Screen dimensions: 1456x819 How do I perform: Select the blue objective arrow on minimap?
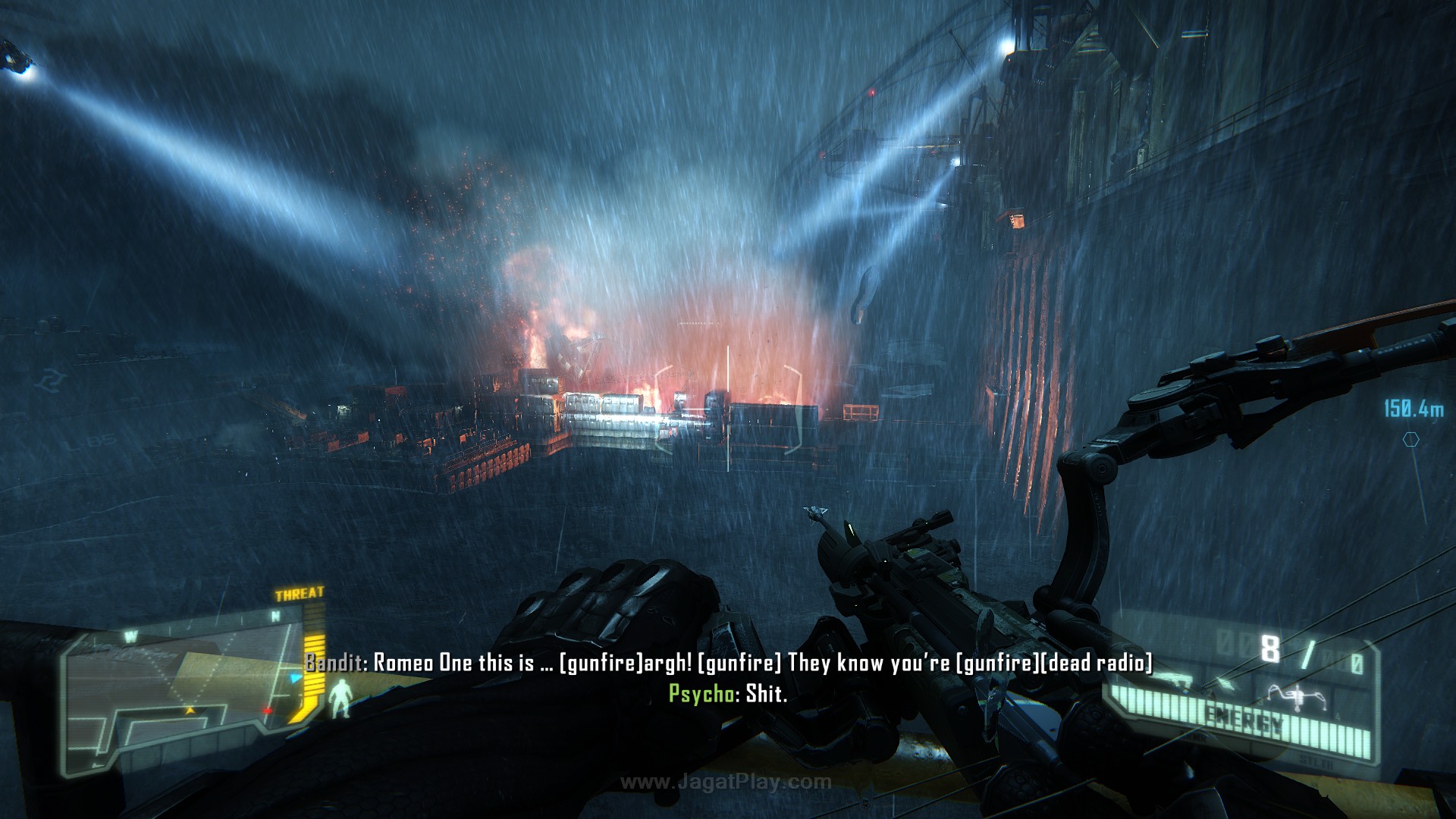tap(295, 677)
